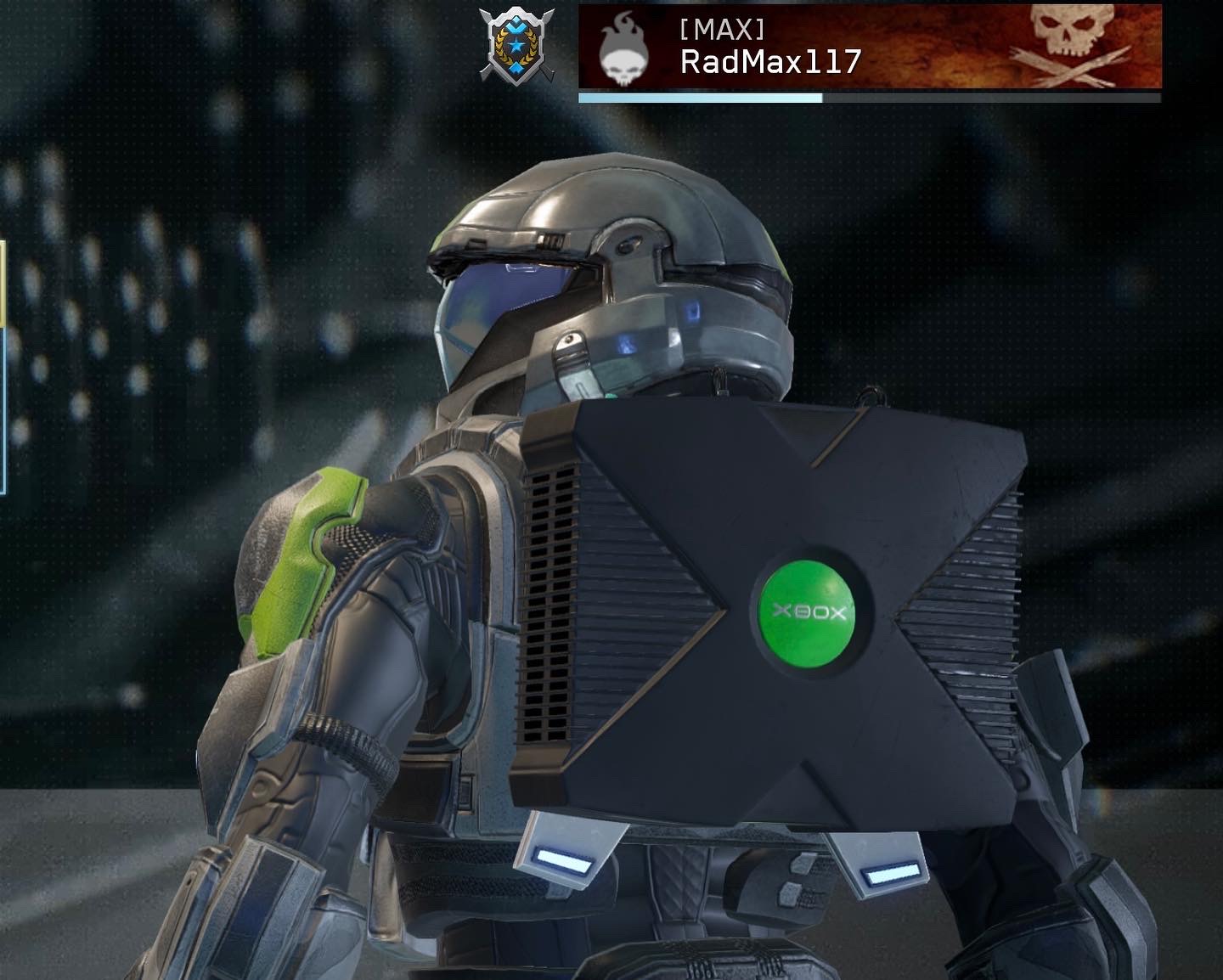
Task: Open the RadMax117 player nameplate
Action: (869, 48)
